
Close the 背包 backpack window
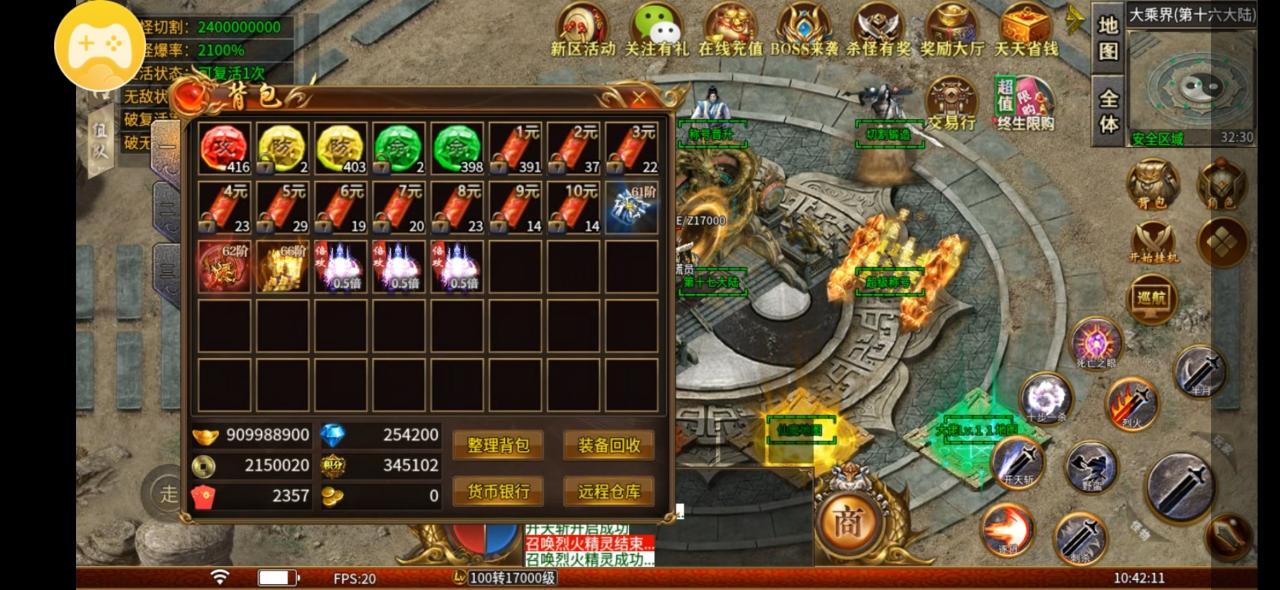pyautogui.click(x=639, y=97)
